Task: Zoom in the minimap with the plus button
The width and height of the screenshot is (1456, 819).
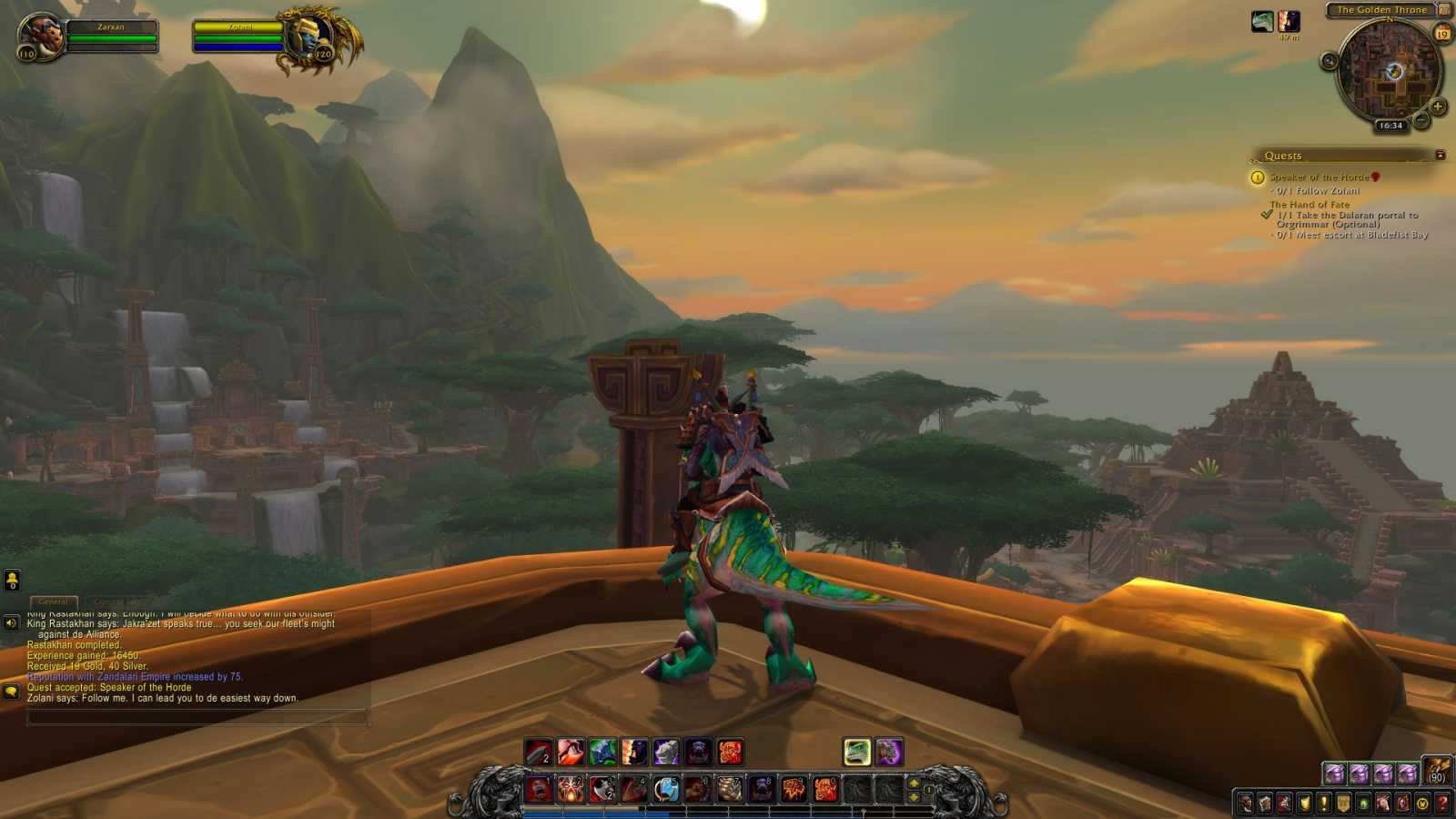Action: (1437, 107)
